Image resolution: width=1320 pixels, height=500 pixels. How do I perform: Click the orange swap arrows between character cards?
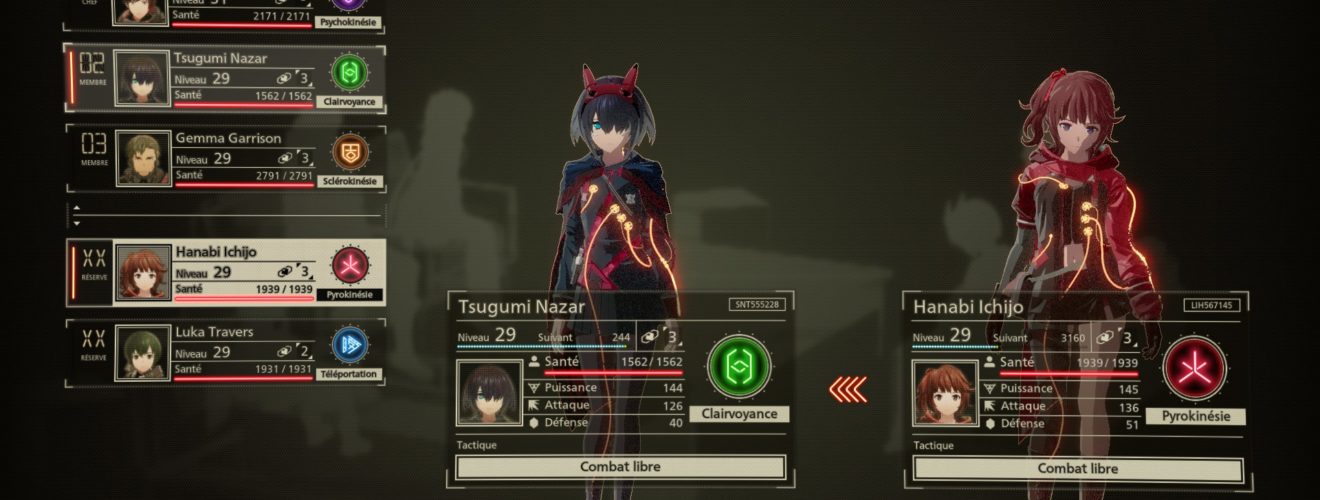click(848, 389)
